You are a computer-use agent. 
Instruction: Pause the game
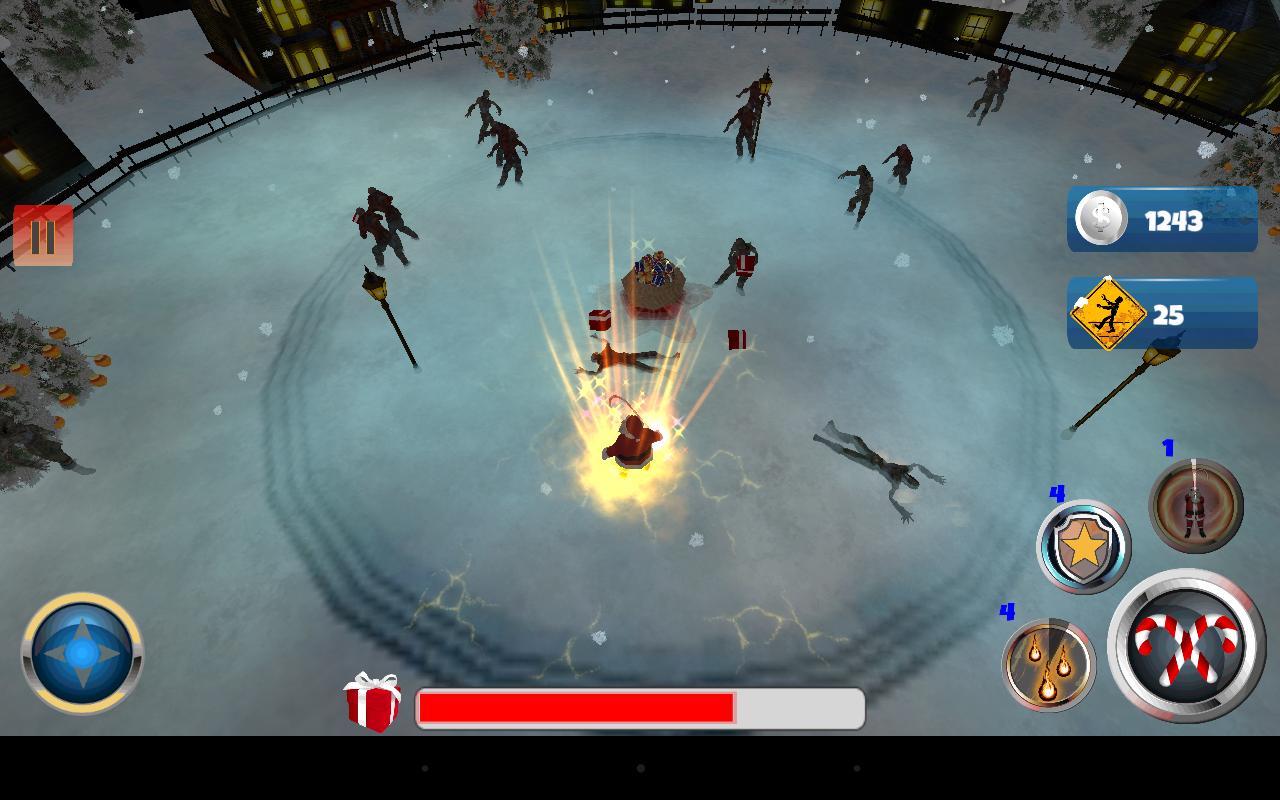pyautogui.click(x=44, y=237)
